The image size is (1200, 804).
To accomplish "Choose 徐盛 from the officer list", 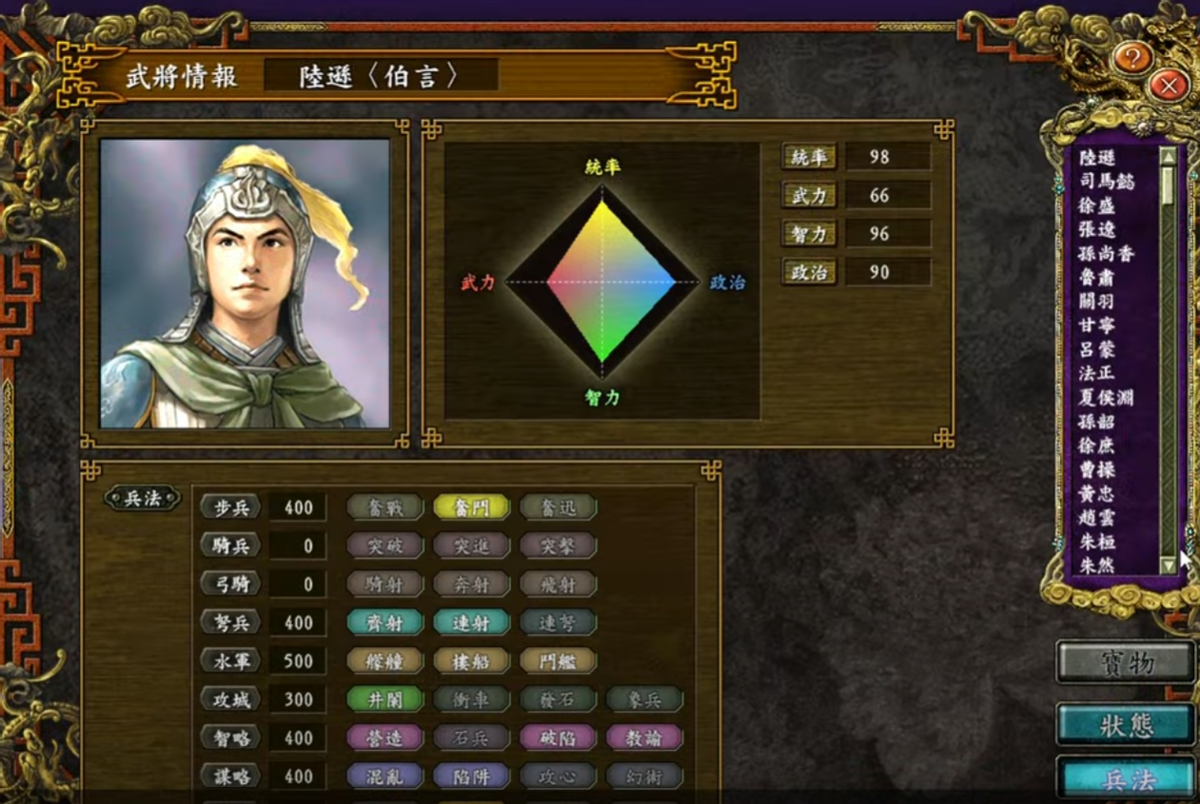I will click(x=1098, y=205).
